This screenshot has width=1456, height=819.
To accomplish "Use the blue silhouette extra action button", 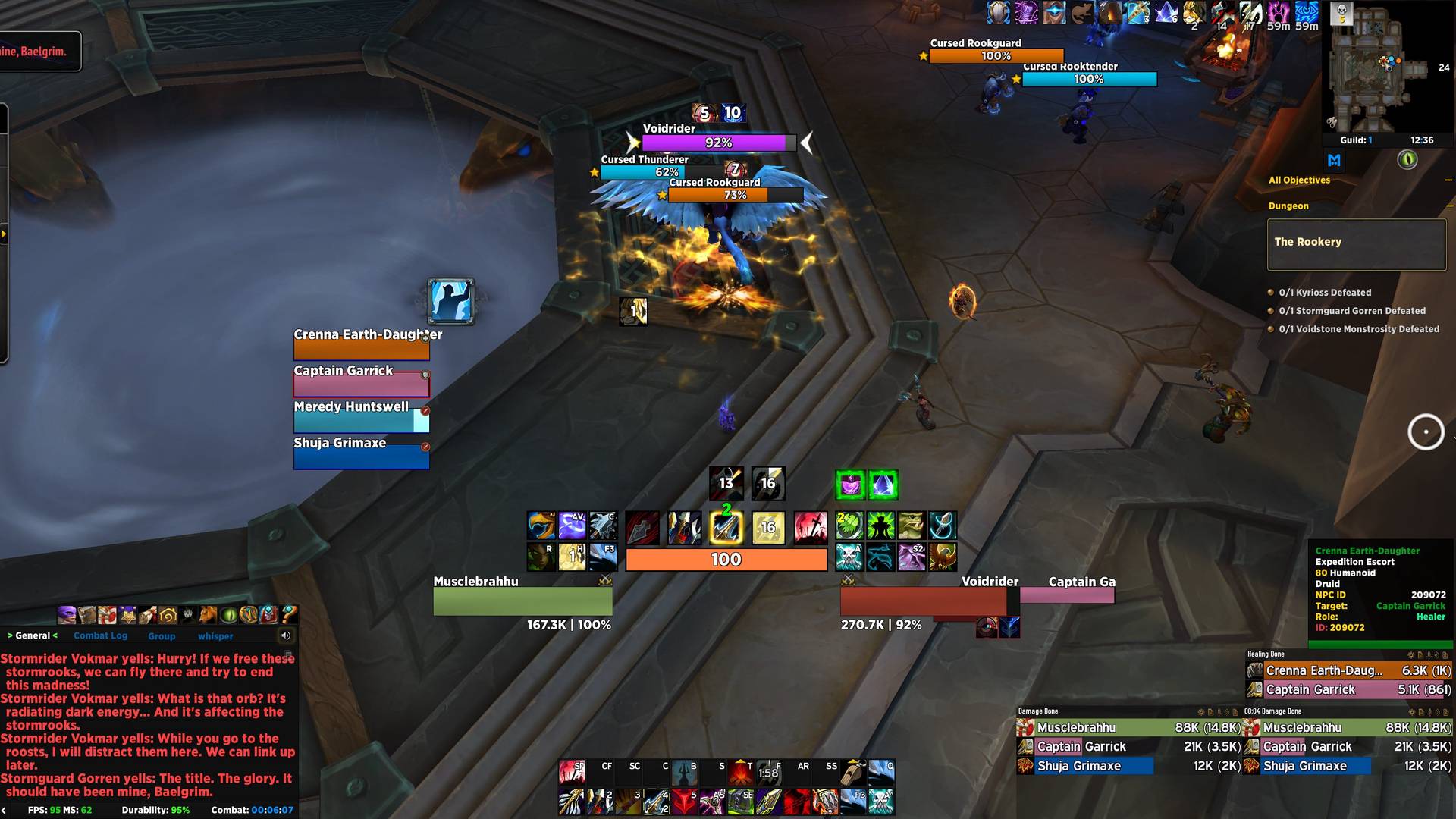I will pos(451,301).
